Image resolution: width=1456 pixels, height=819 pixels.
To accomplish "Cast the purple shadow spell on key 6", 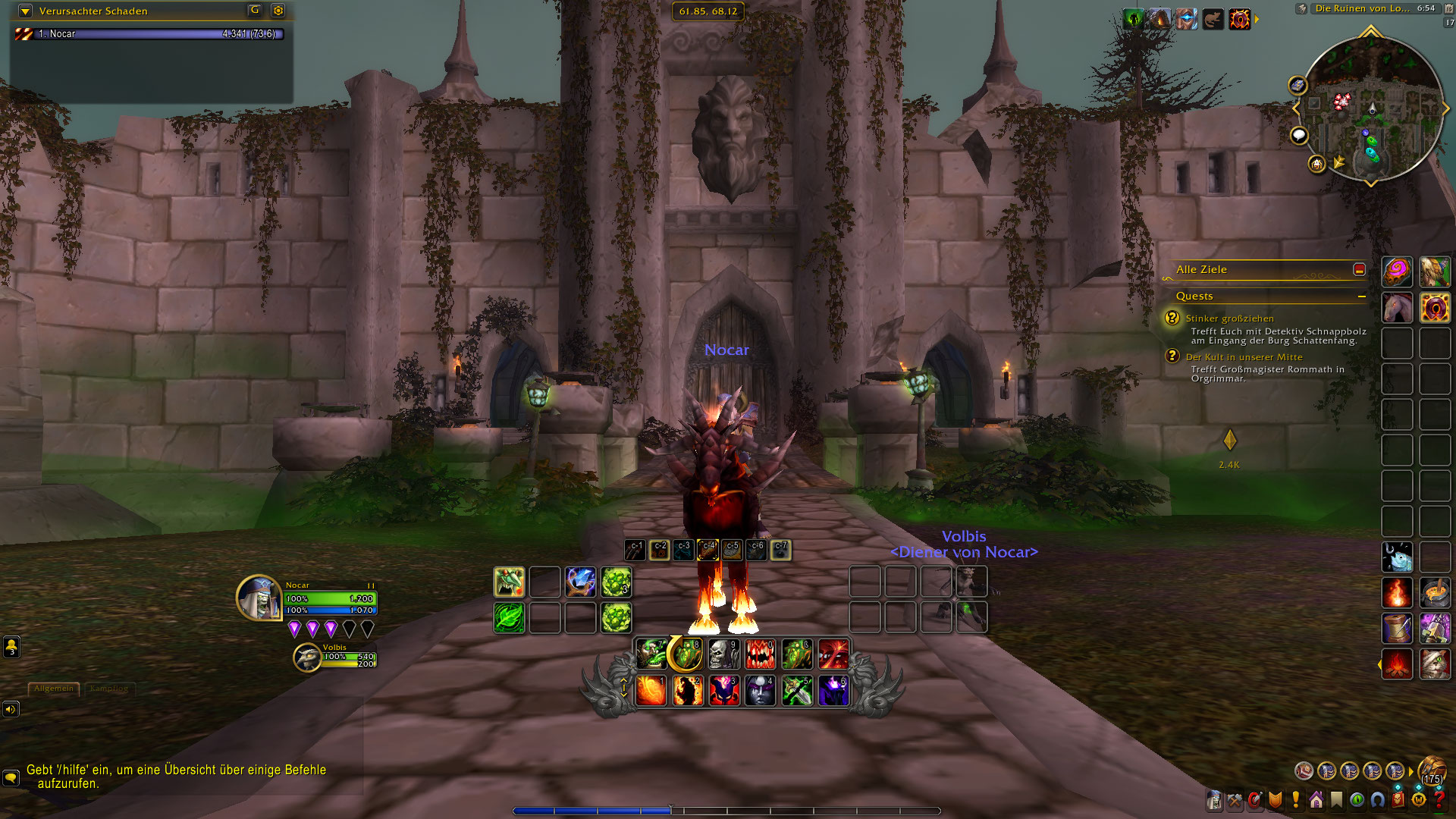I will [833, 691].
